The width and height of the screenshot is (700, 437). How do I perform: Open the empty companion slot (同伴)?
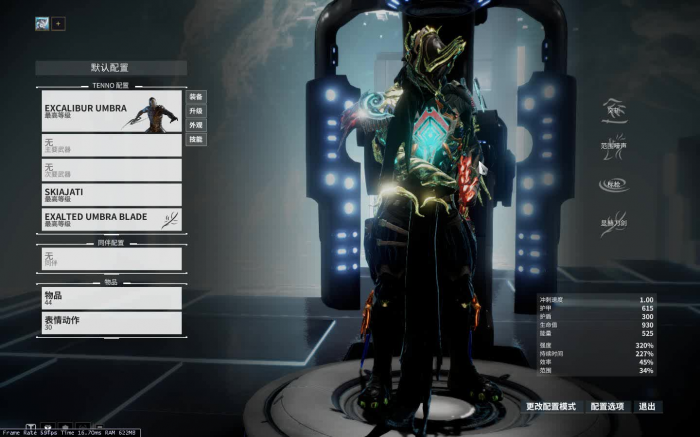click(111, 258)
